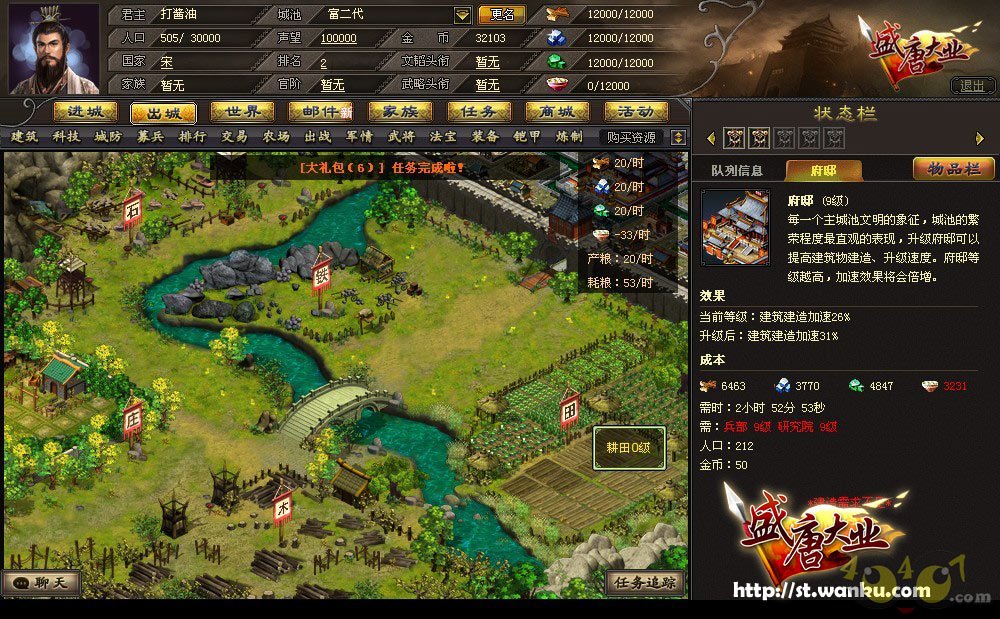Visit the 商城 shop

[557, 112]
